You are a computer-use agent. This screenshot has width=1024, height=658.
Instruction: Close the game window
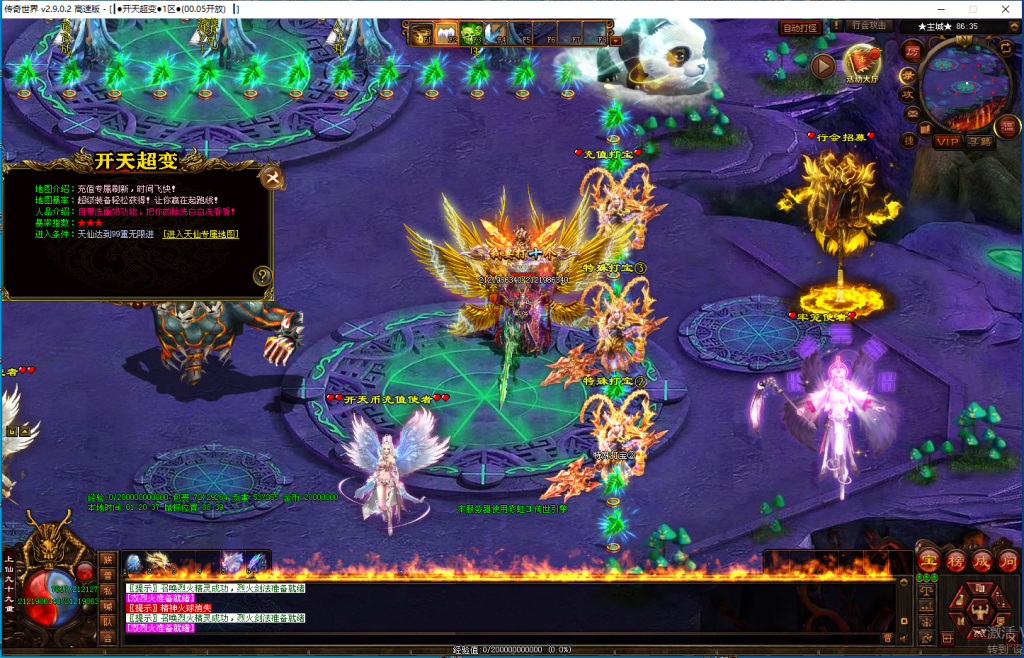coord(1002,8)
